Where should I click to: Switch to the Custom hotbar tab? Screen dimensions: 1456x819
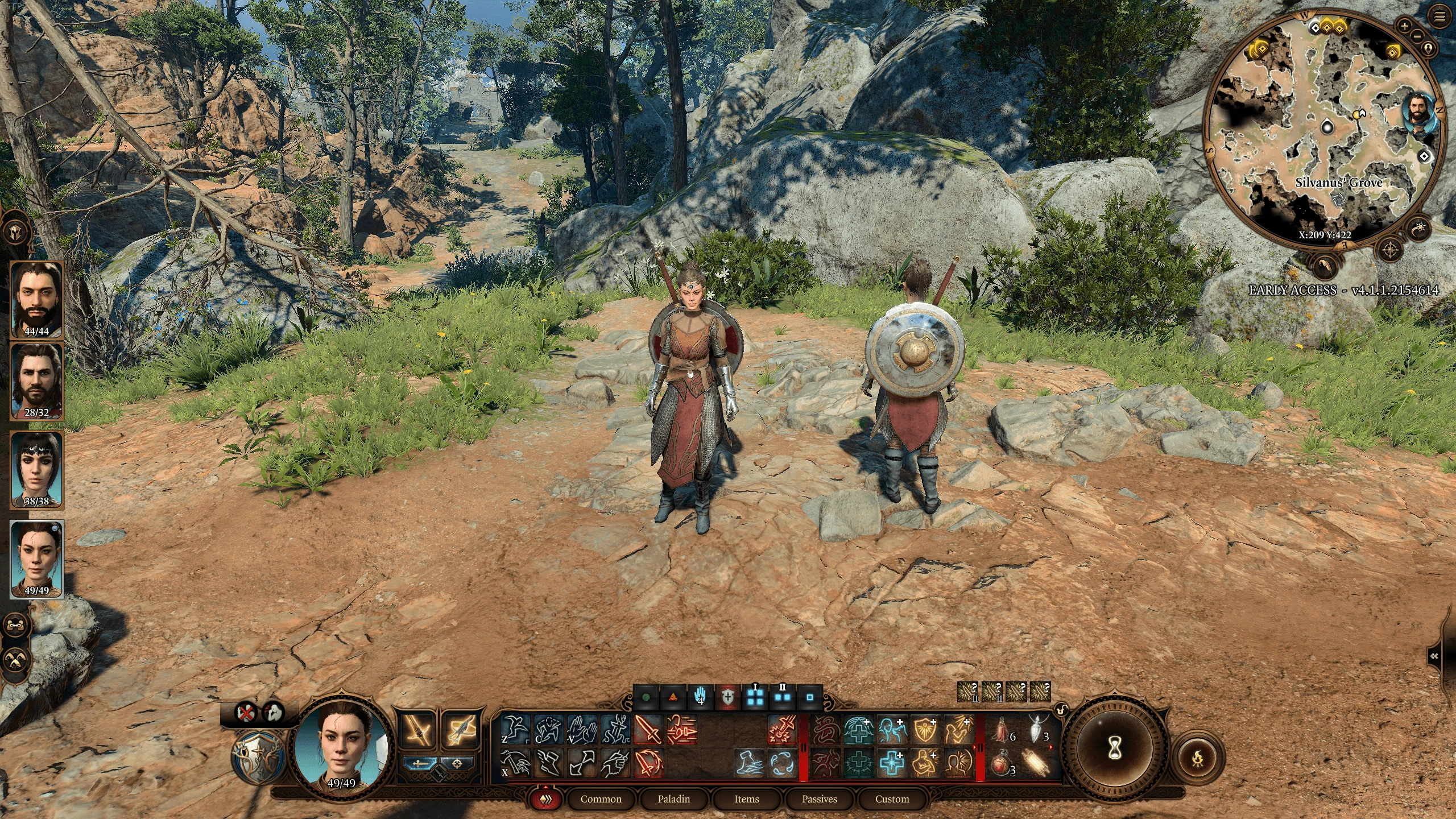pyautogui.click(x=892, y=799)
